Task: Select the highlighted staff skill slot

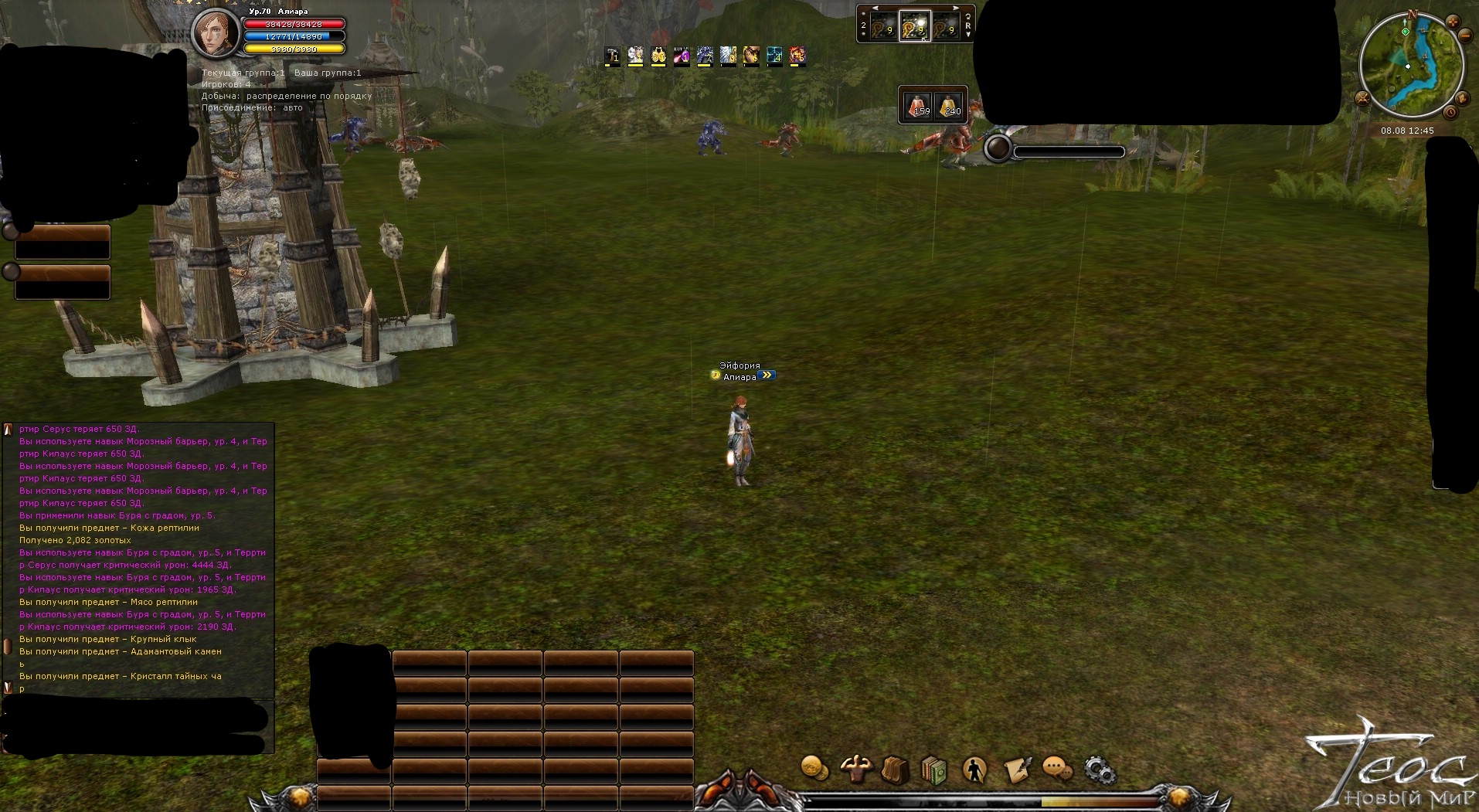Action: point(915,27)
